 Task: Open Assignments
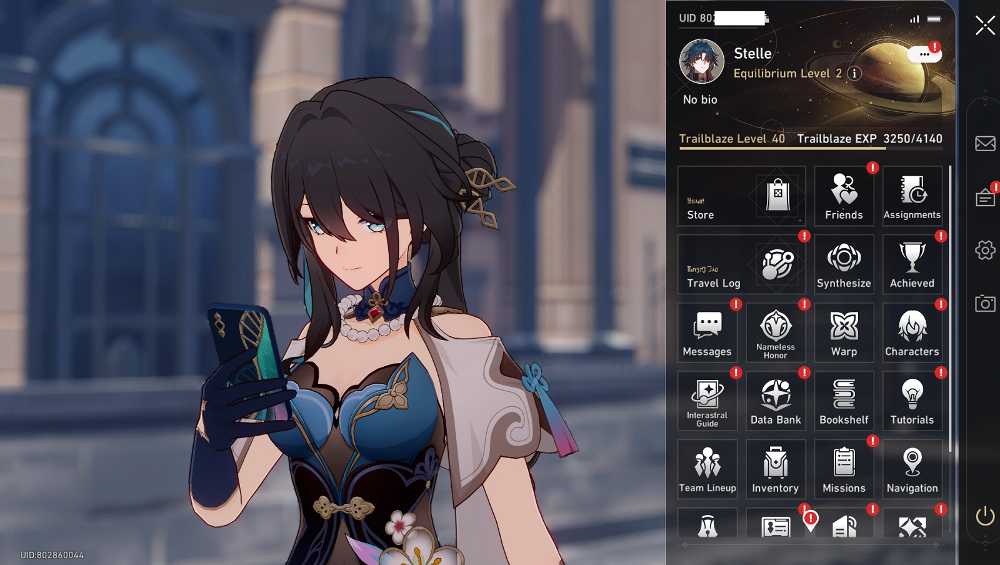click(x=912, y=195)
